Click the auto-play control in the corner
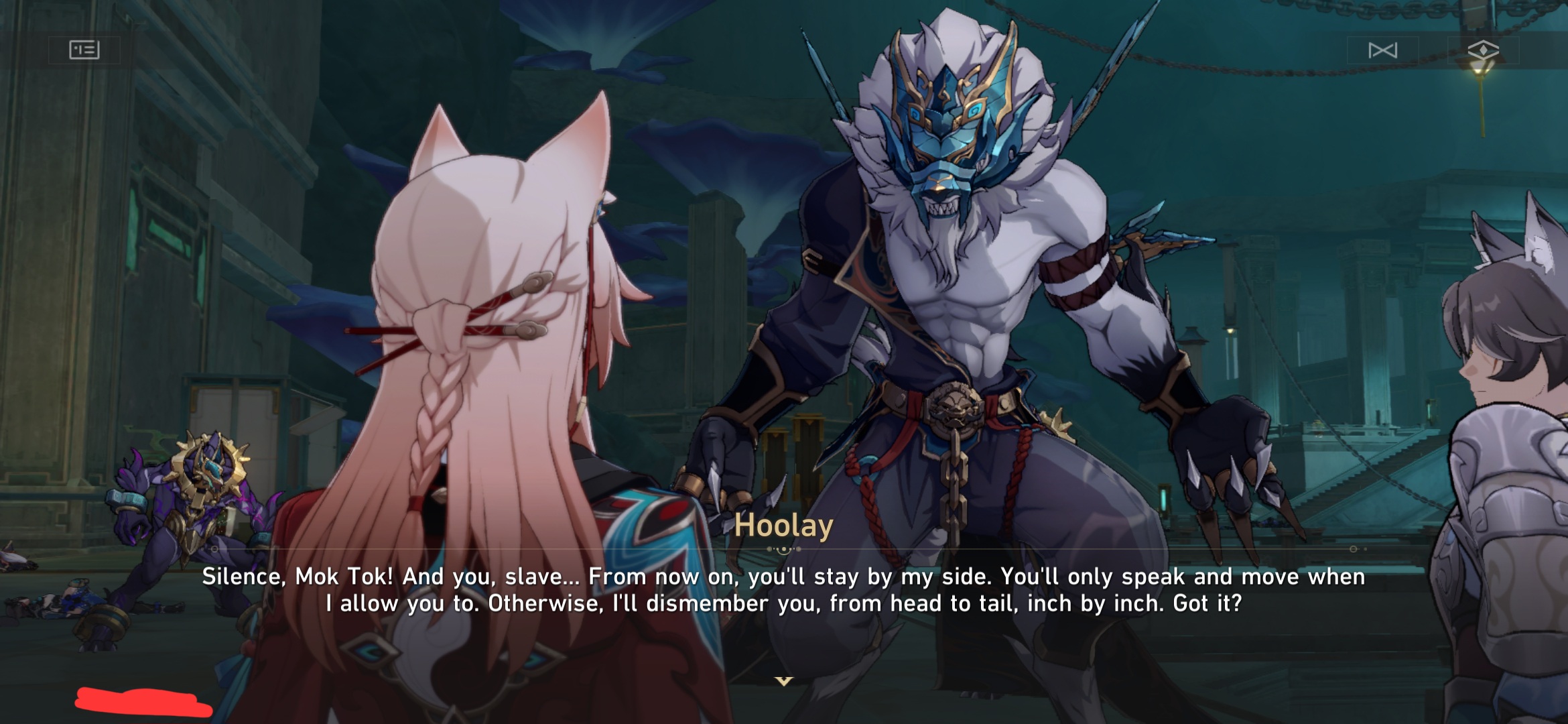The width and height of the screenshot is (1568, 724). click(1384, 48)
